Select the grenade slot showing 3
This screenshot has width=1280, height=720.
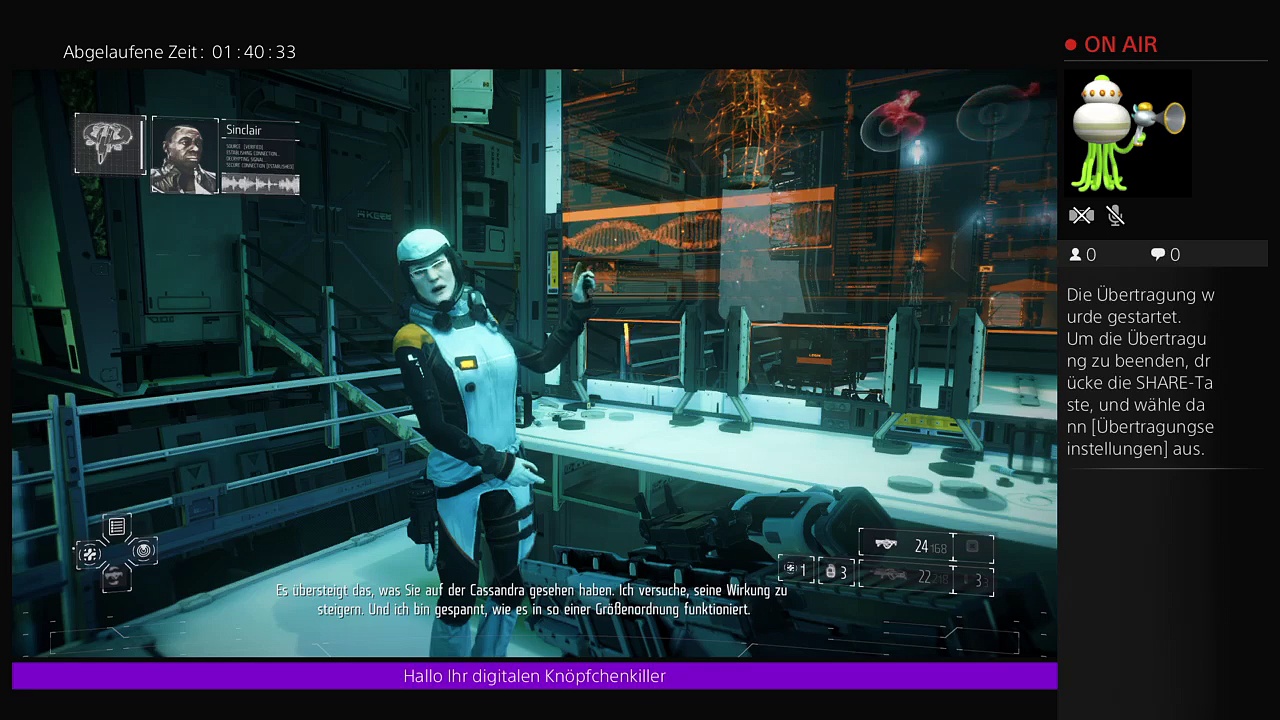tap(836, 572)
